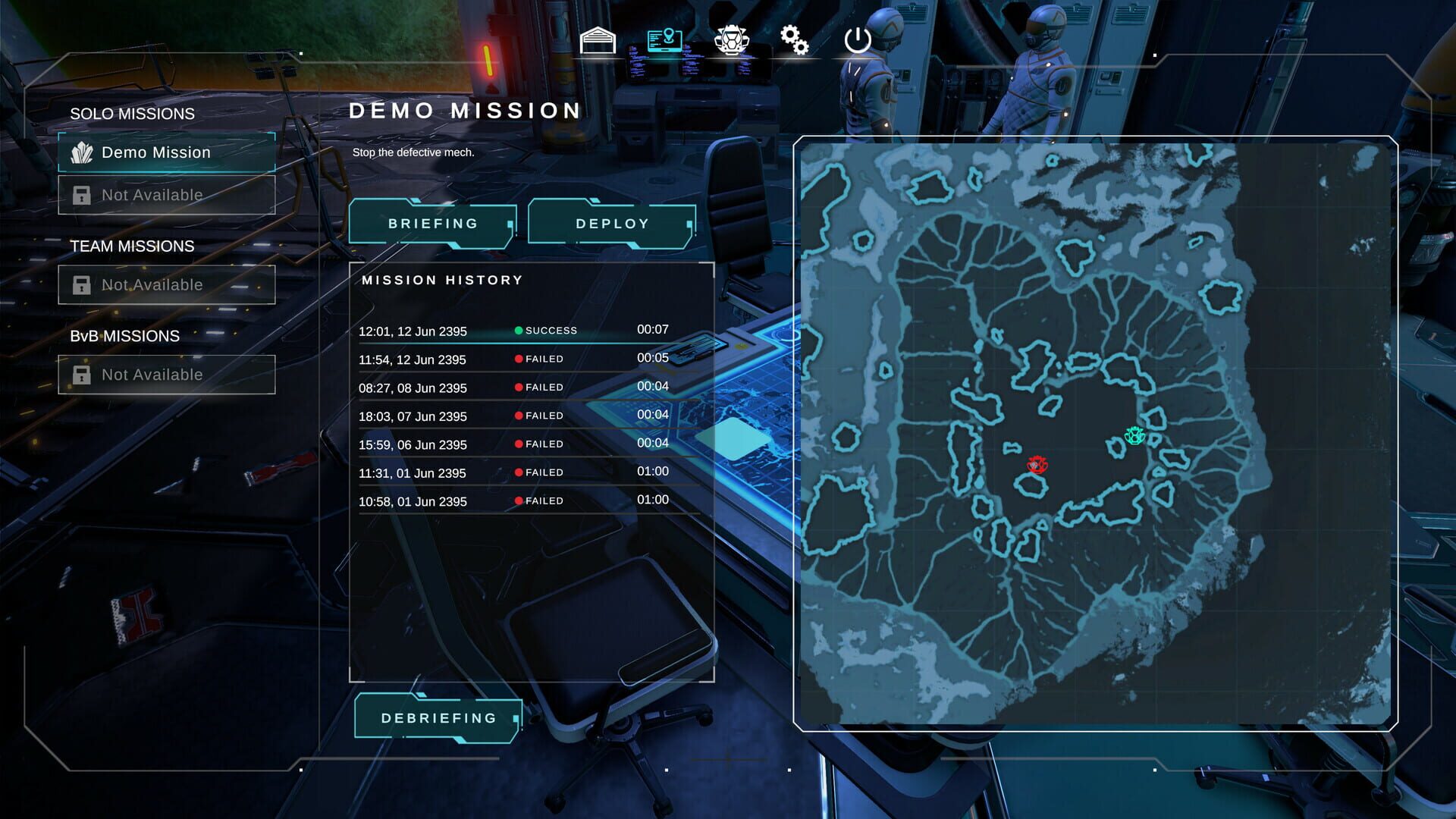
Task: Click the locked BvB MISSIONS slot
Action: coord(152,374)
